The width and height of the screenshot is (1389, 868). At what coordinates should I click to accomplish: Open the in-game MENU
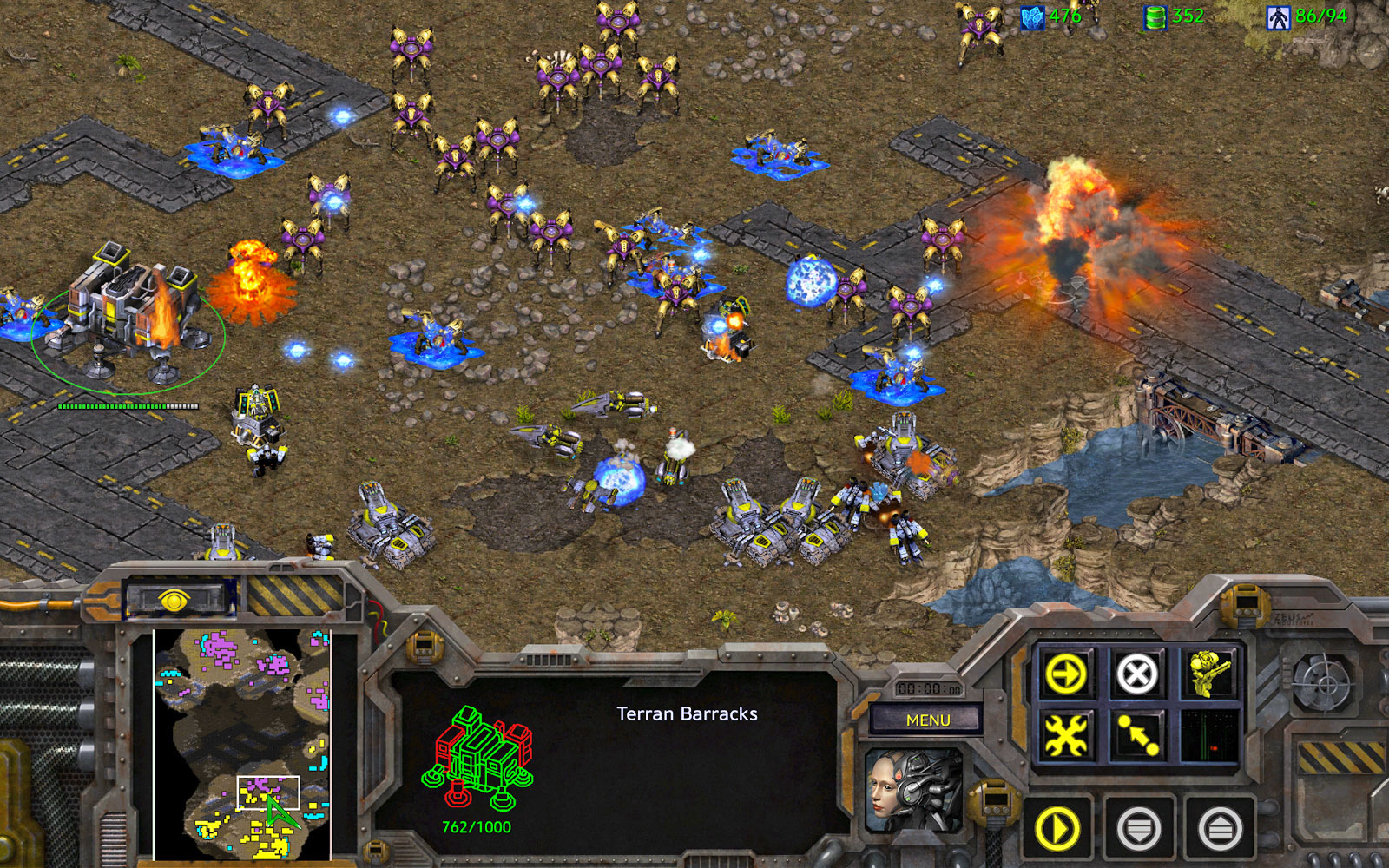click(x=928, y=719)
